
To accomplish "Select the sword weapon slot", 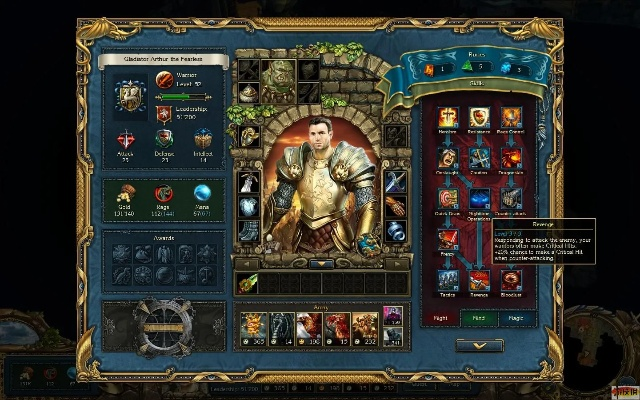I will [395, 182].
